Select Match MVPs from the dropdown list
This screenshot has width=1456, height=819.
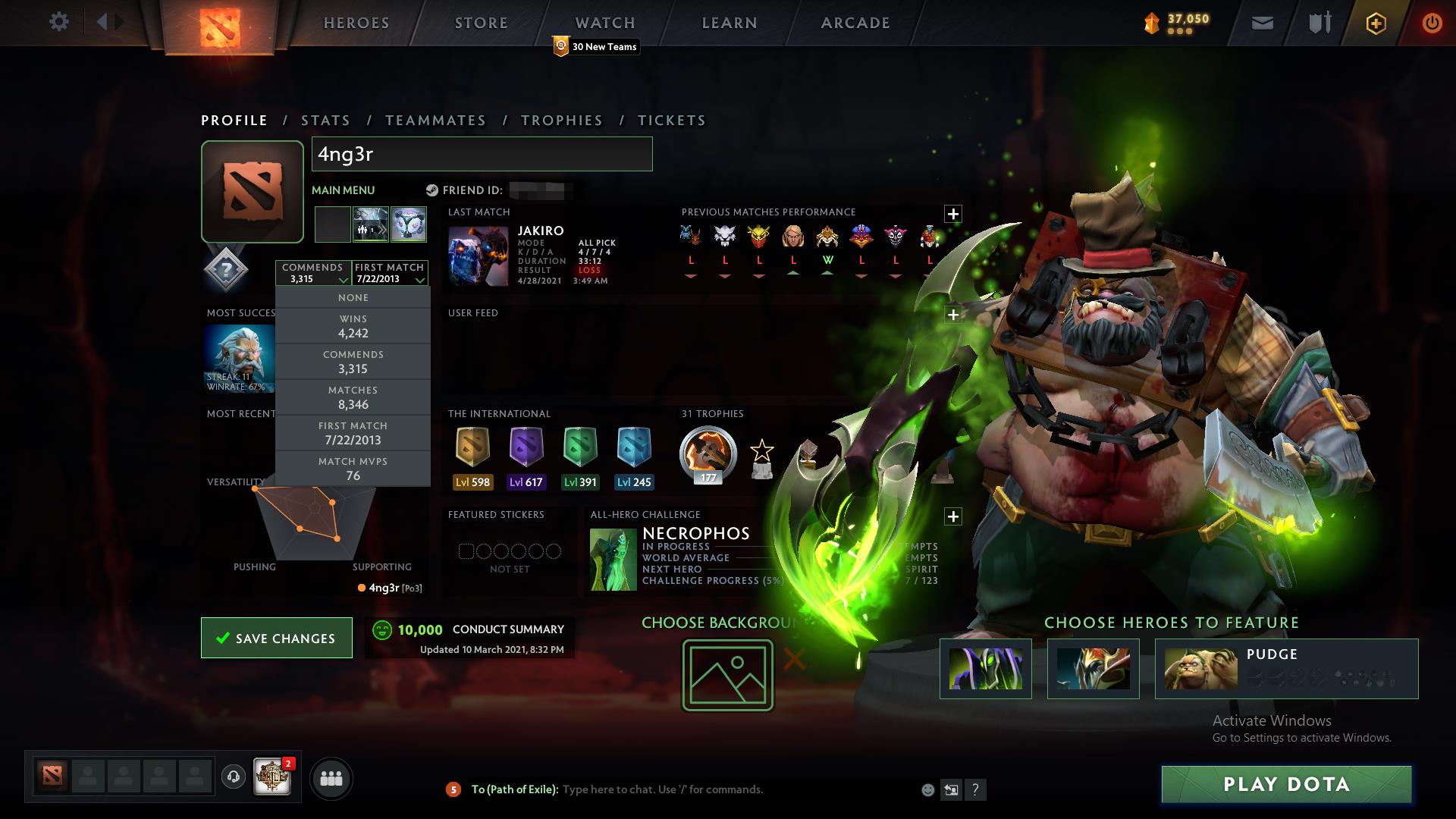tap(353, 469)
